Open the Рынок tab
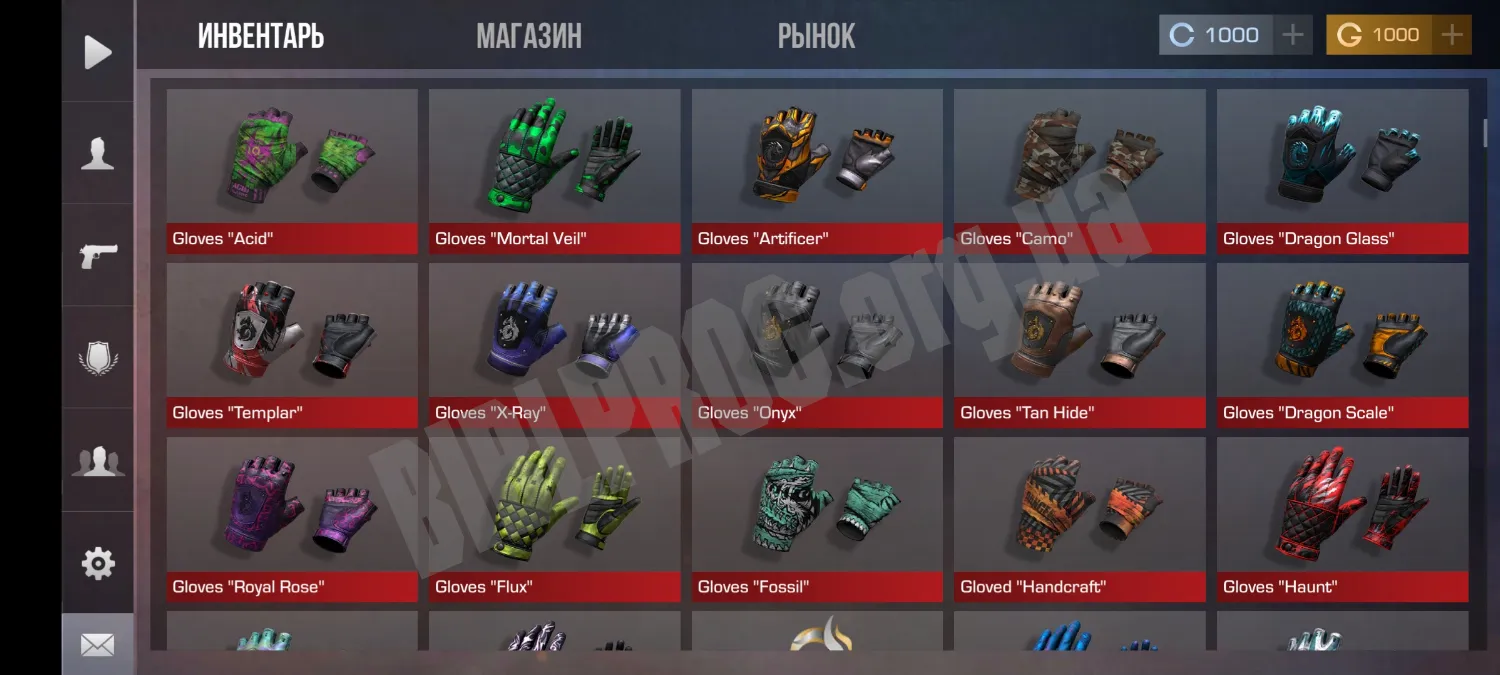 pyautogui.click(x=816, y=37)
